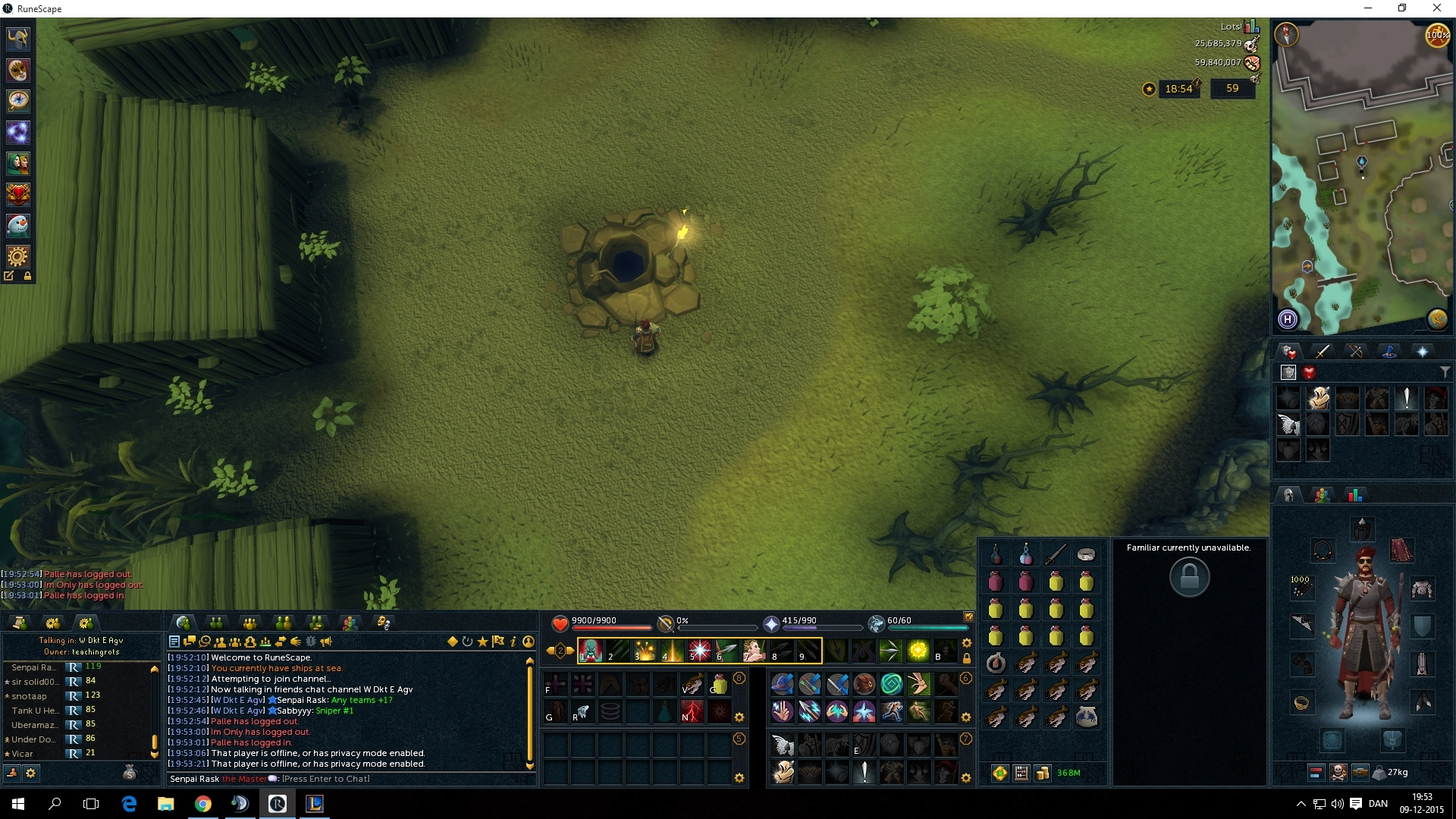Viewport: 1456px width, 819px height.
Task: Open the settings gear in left sidebar
Action: point(17,256)
